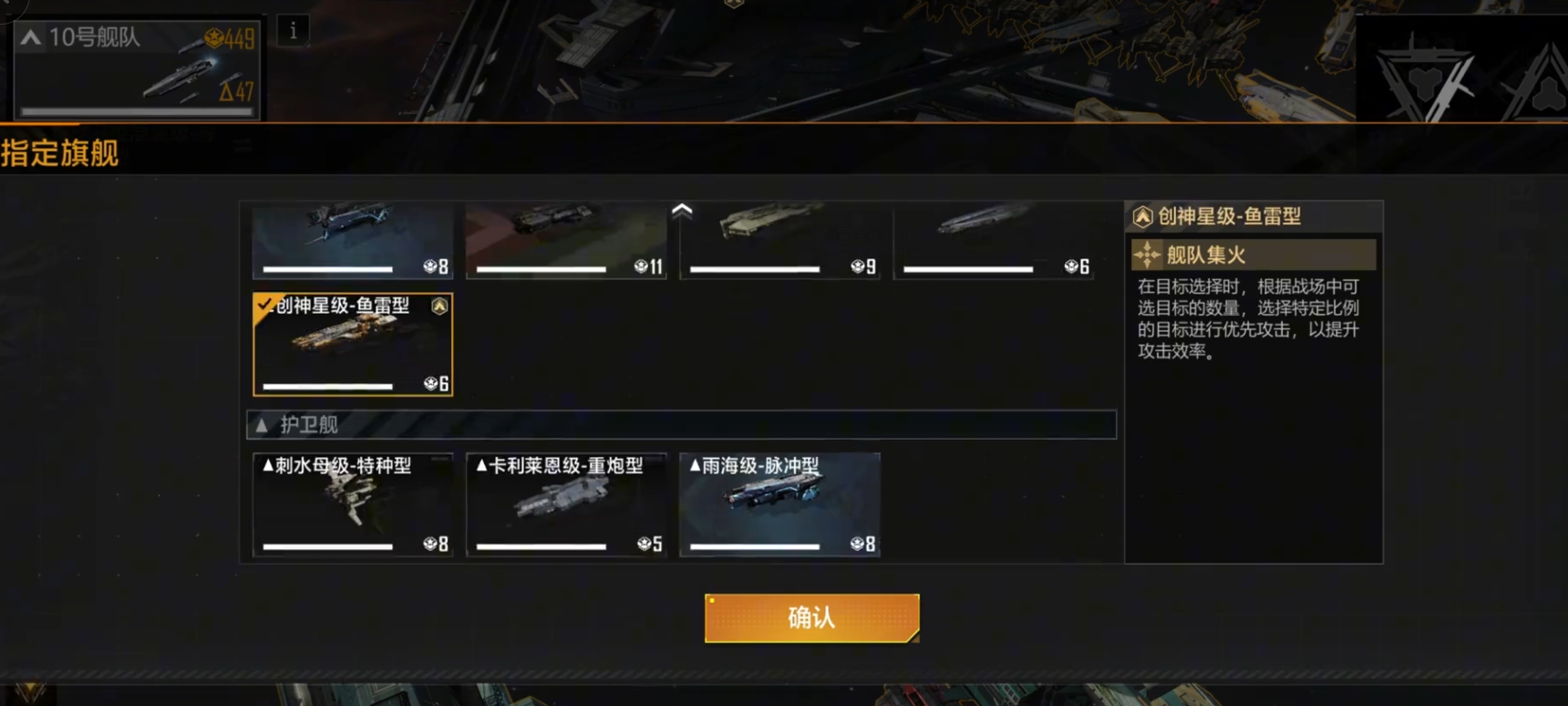Screen dimensions: 1568x706
Task: Select the 雨海级-脉冲型 escort ship
Action: tap(779, 504)
